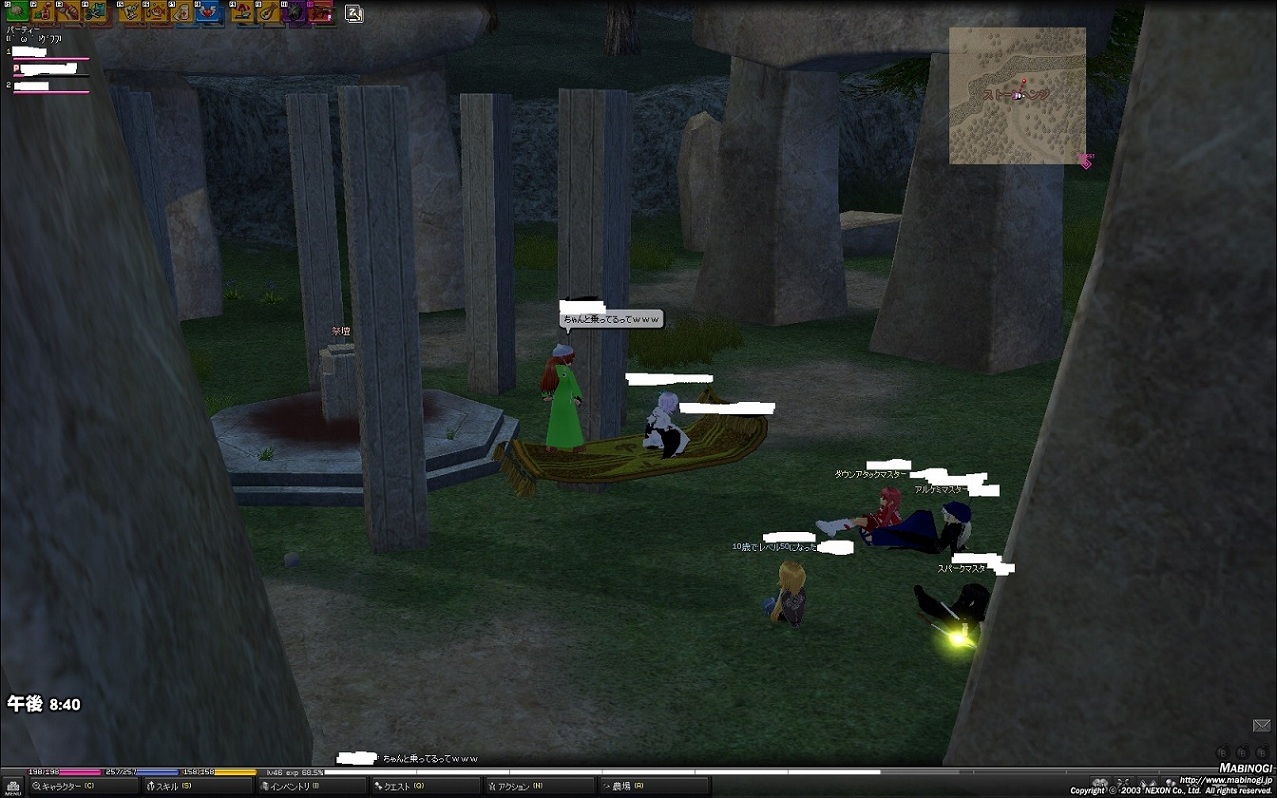Screen dimensions: 1277x798
Task: Click the Z hotbar swap icon
Action: 354,13
